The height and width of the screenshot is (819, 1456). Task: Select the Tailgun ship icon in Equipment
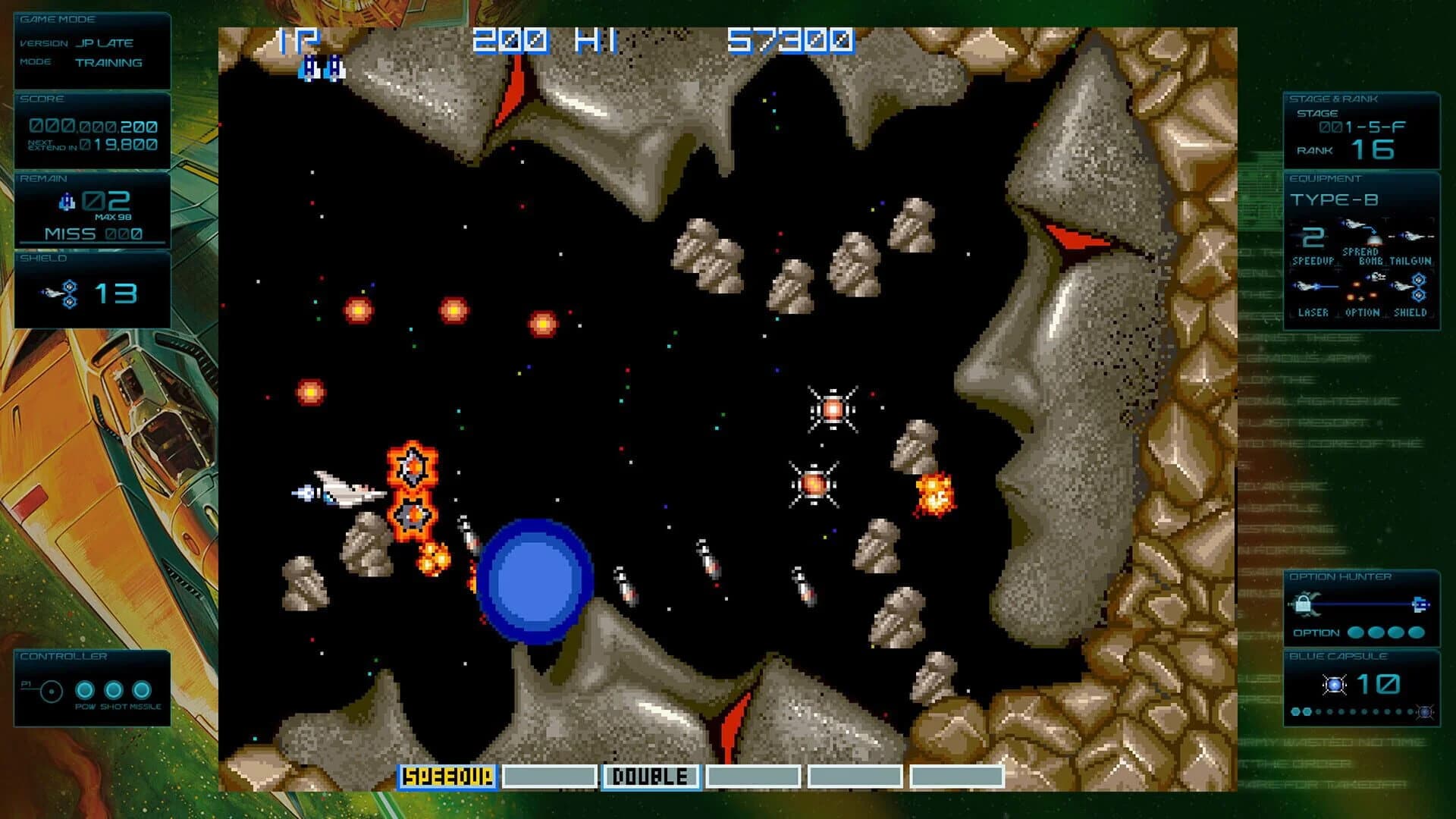[x=1412, y=235]
